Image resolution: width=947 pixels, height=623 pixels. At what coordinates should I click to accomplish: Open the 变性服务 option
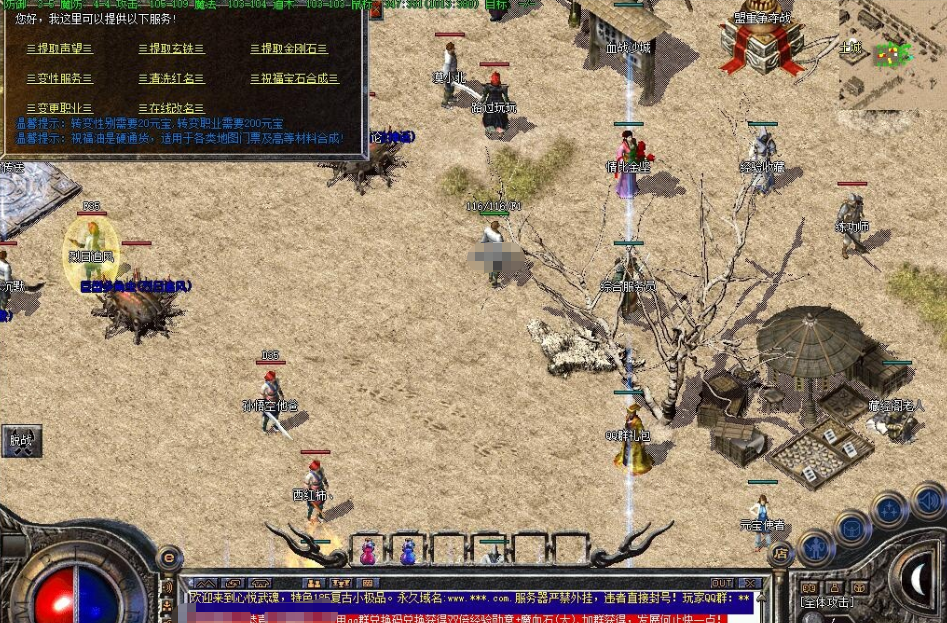click(x=59, y=79)
